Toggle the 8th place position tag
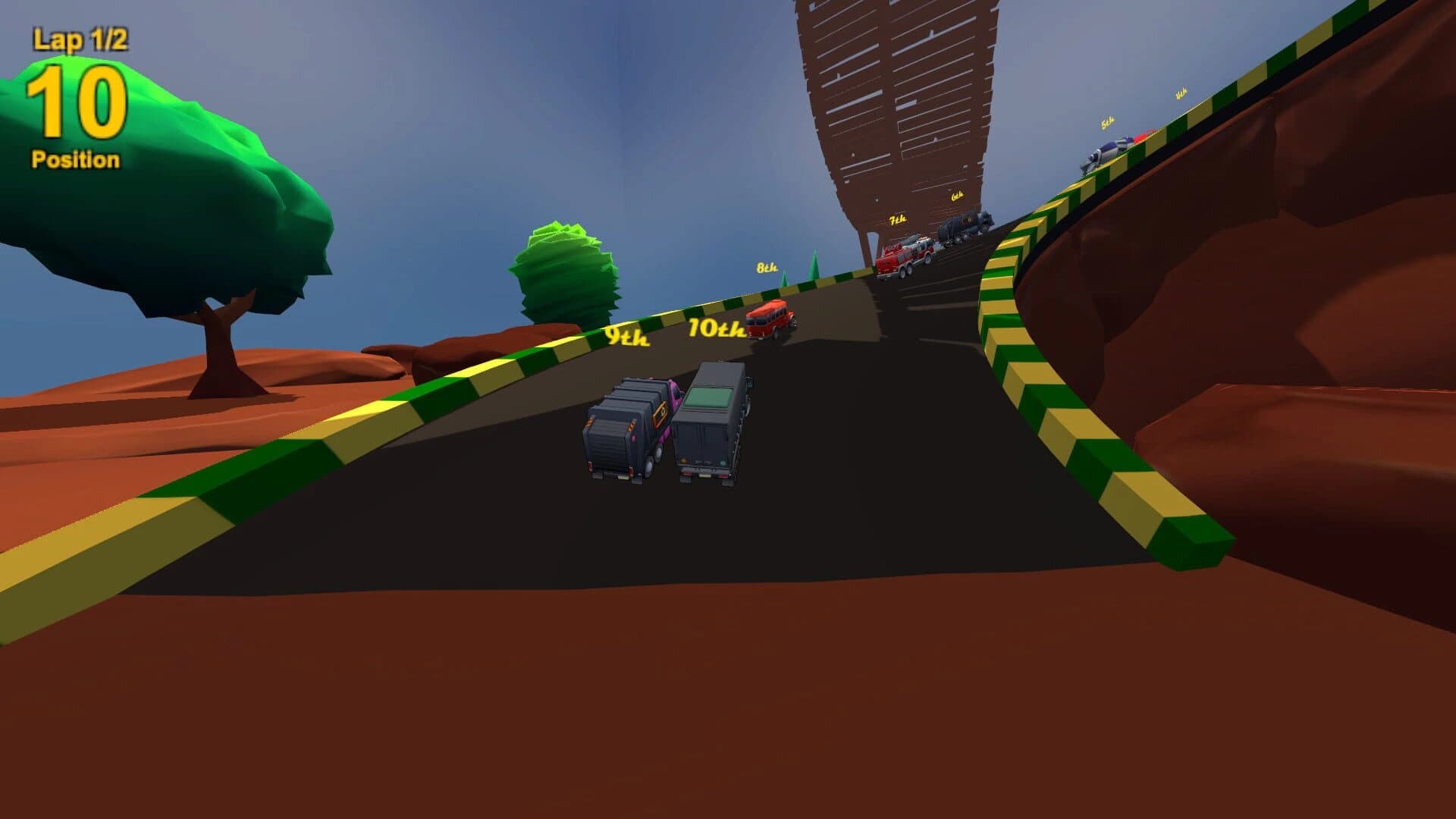This screenshot has width=1456, height=819. [x=767, y=268]
